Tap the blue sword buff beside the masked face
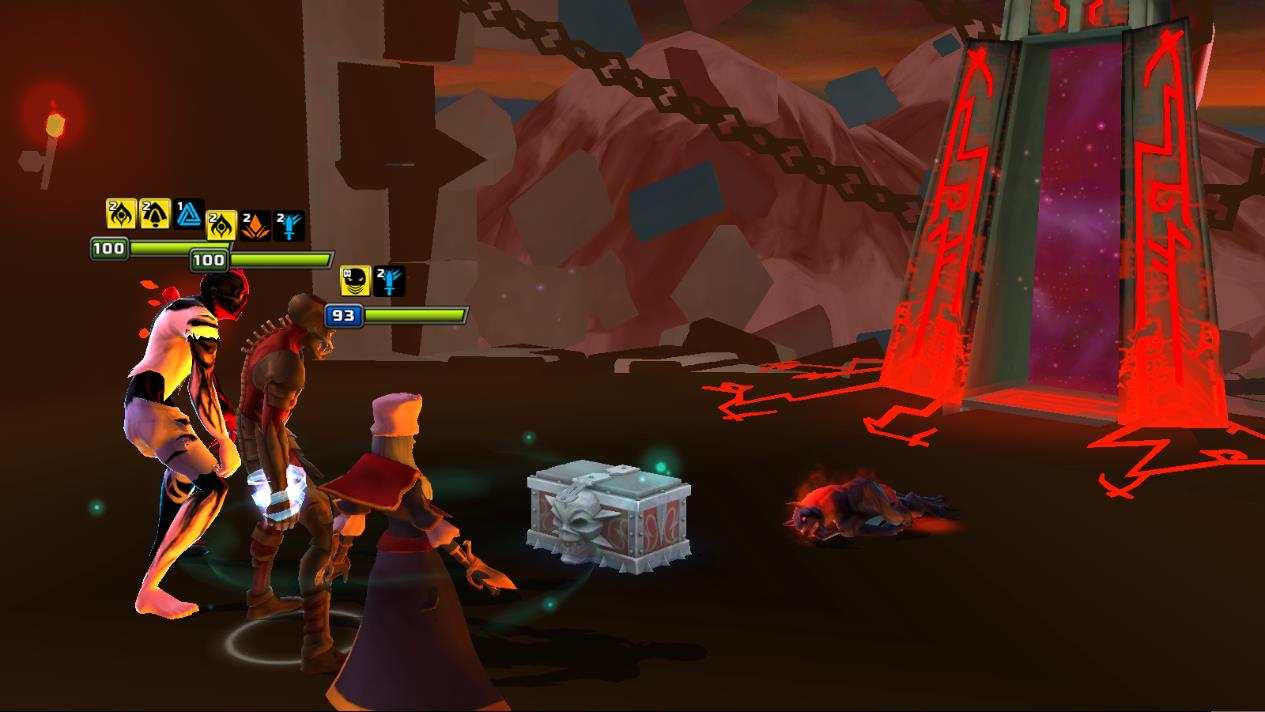Image resolution: width=1265 pixels, height=712 pixels. point(389,281)
